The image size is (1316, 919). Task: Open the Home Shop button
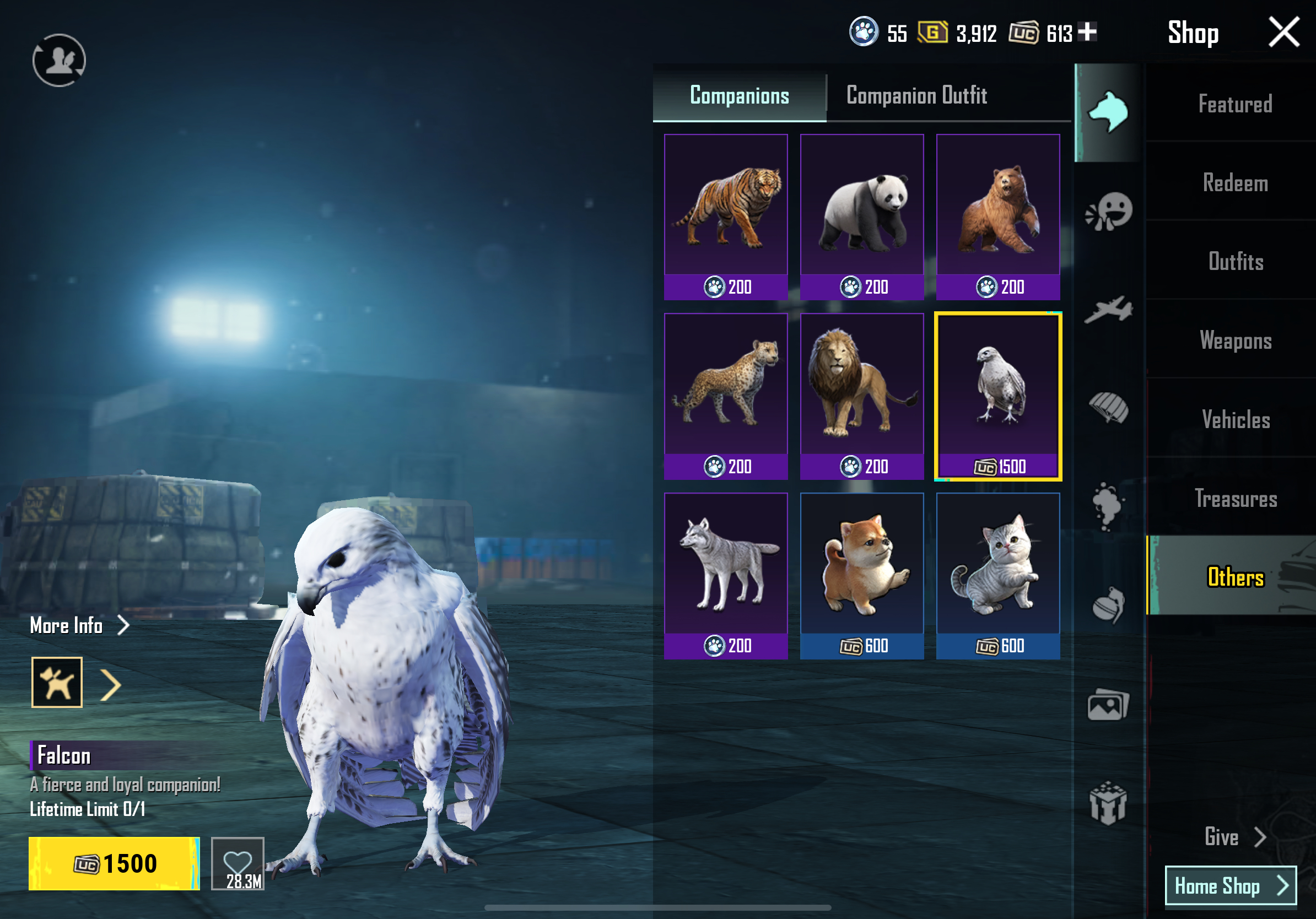1230,885
